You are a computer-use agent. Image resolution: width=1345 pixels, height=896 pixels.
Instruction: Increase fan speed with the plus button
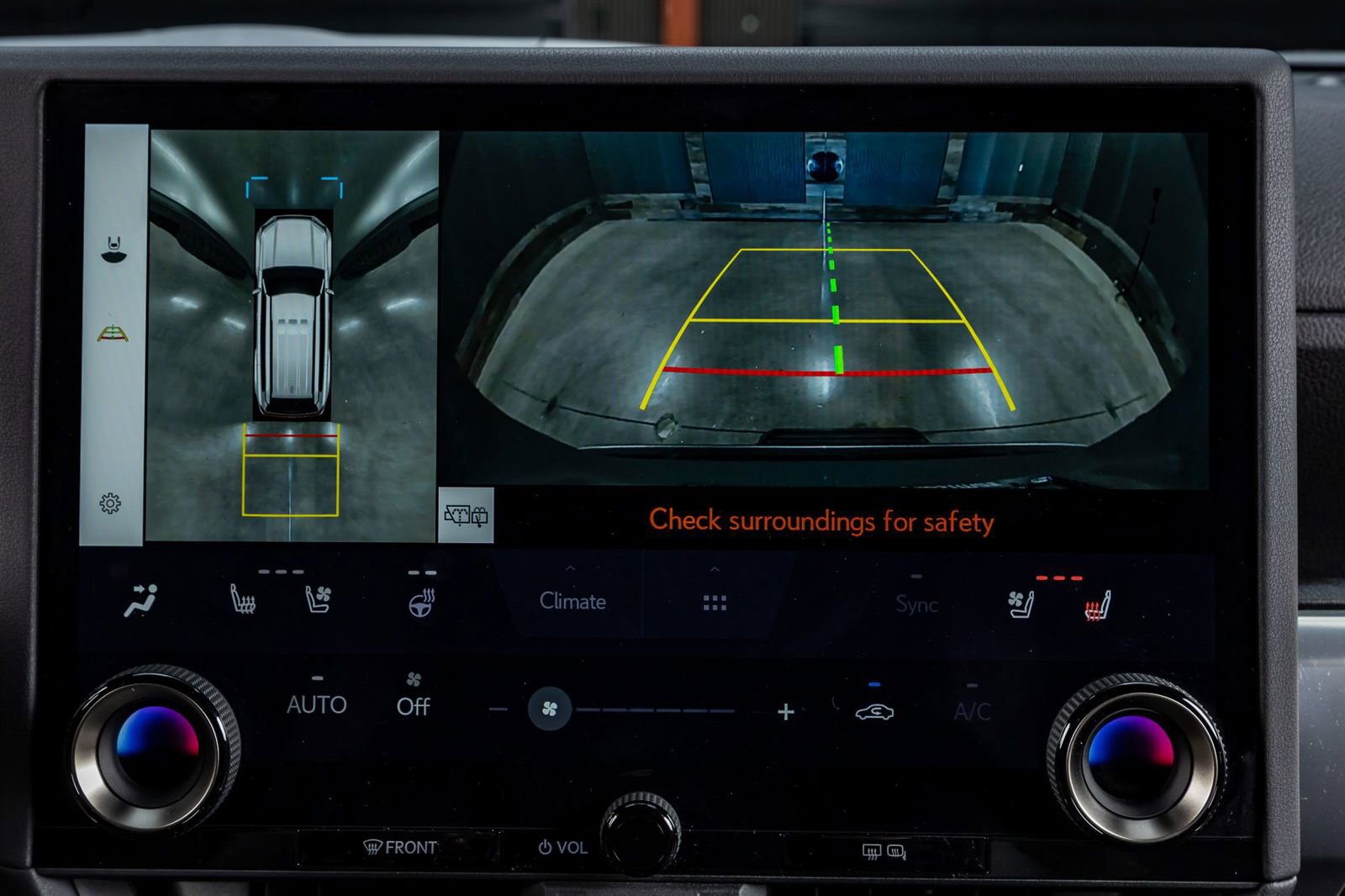tap(786, 713)
